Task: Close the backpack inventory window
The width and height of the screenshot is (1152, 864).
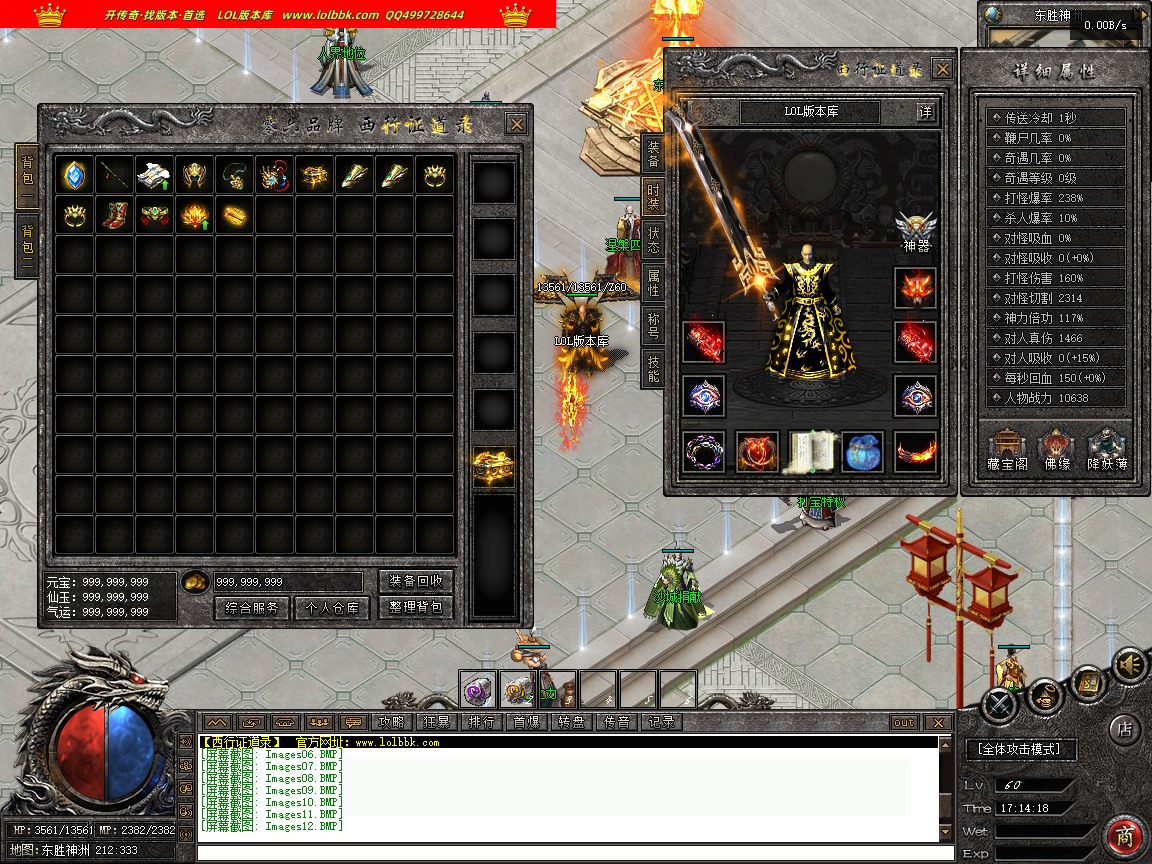Action: pos(516,124)
